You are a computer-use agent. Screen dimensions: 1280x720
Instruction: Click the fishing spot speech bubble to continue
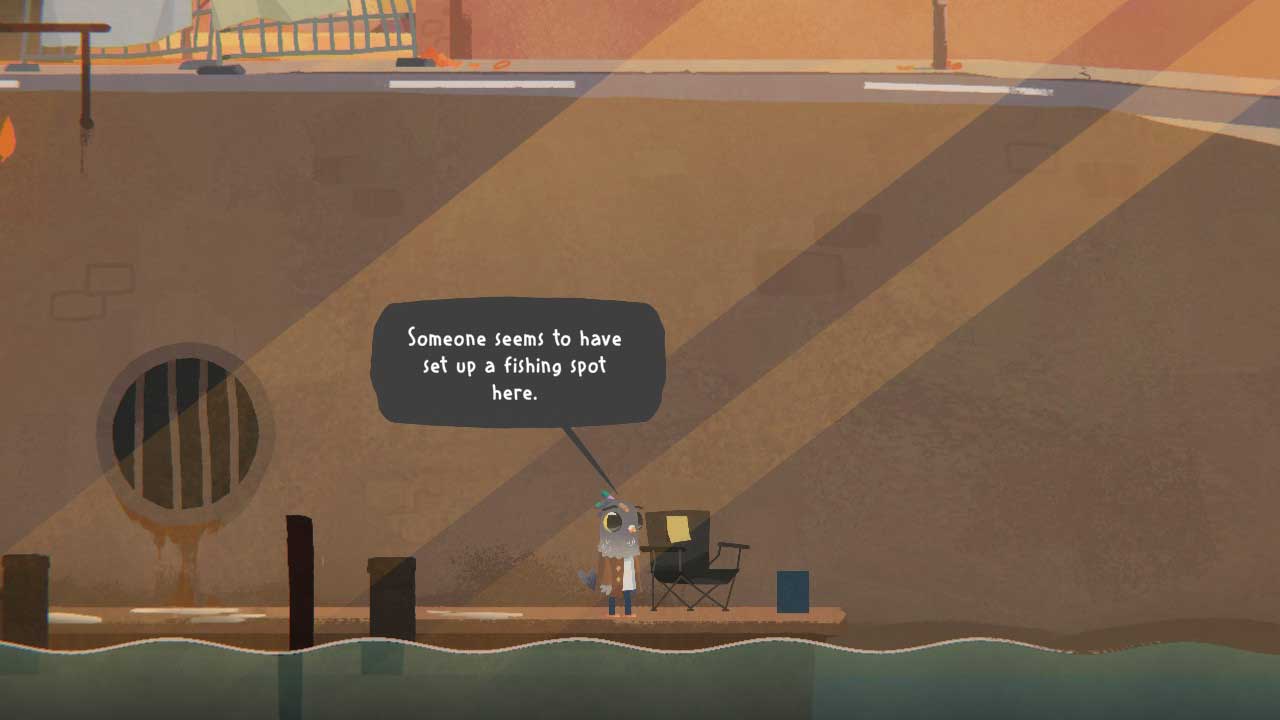(516, 364)
